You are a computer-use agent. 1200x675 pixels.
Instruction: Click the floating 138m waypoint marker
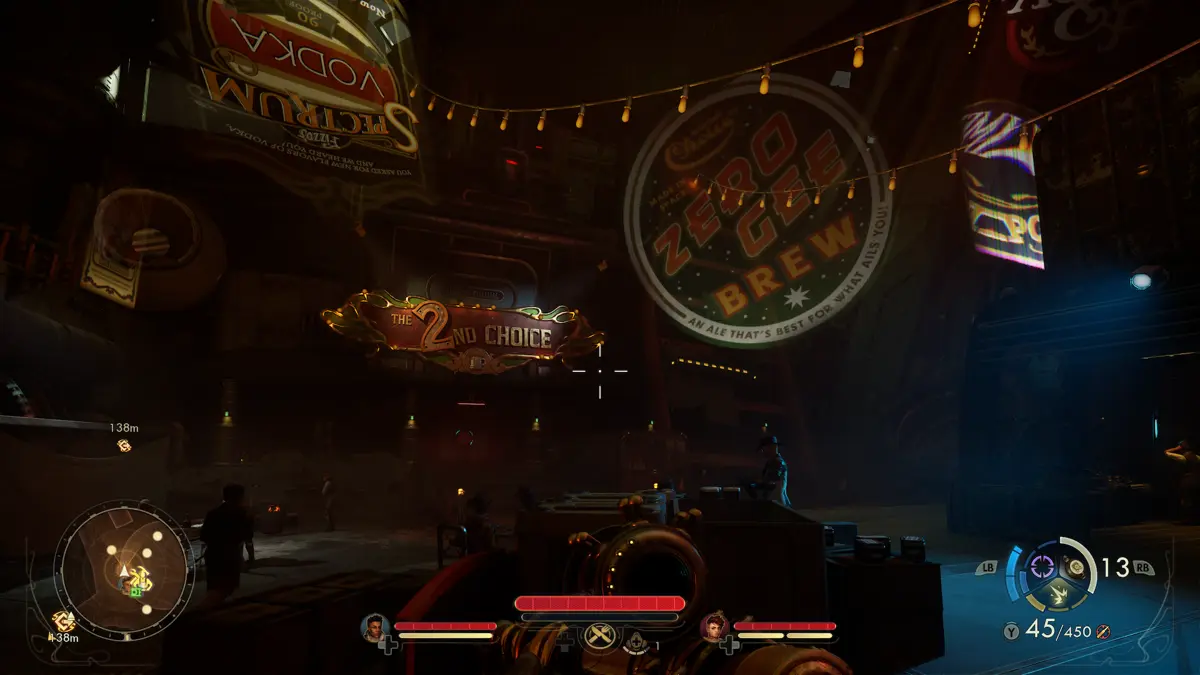[124, 445]
